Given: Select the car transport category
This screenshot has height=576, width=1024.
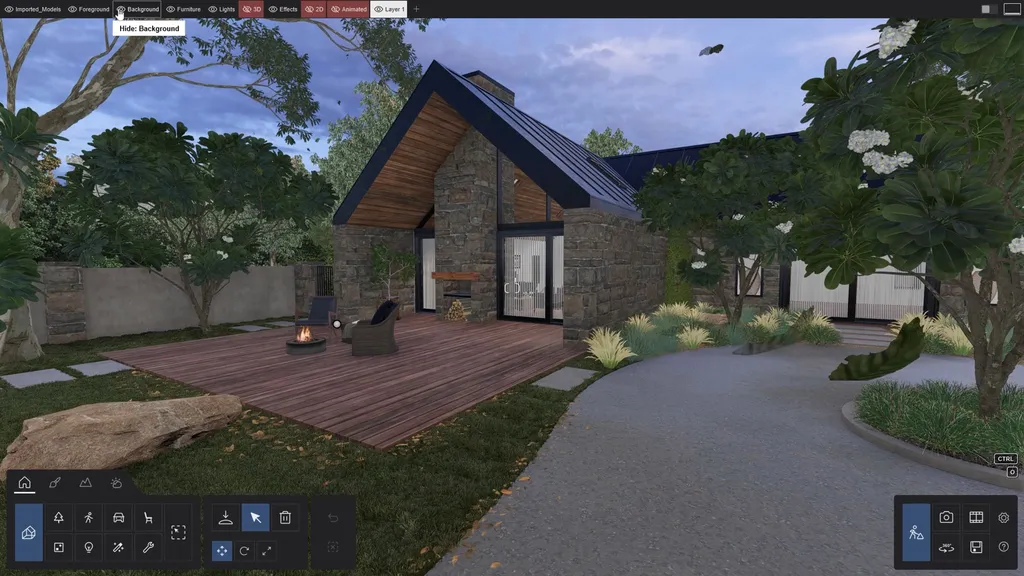Looking at the screenshot, I should coord(118,518).
